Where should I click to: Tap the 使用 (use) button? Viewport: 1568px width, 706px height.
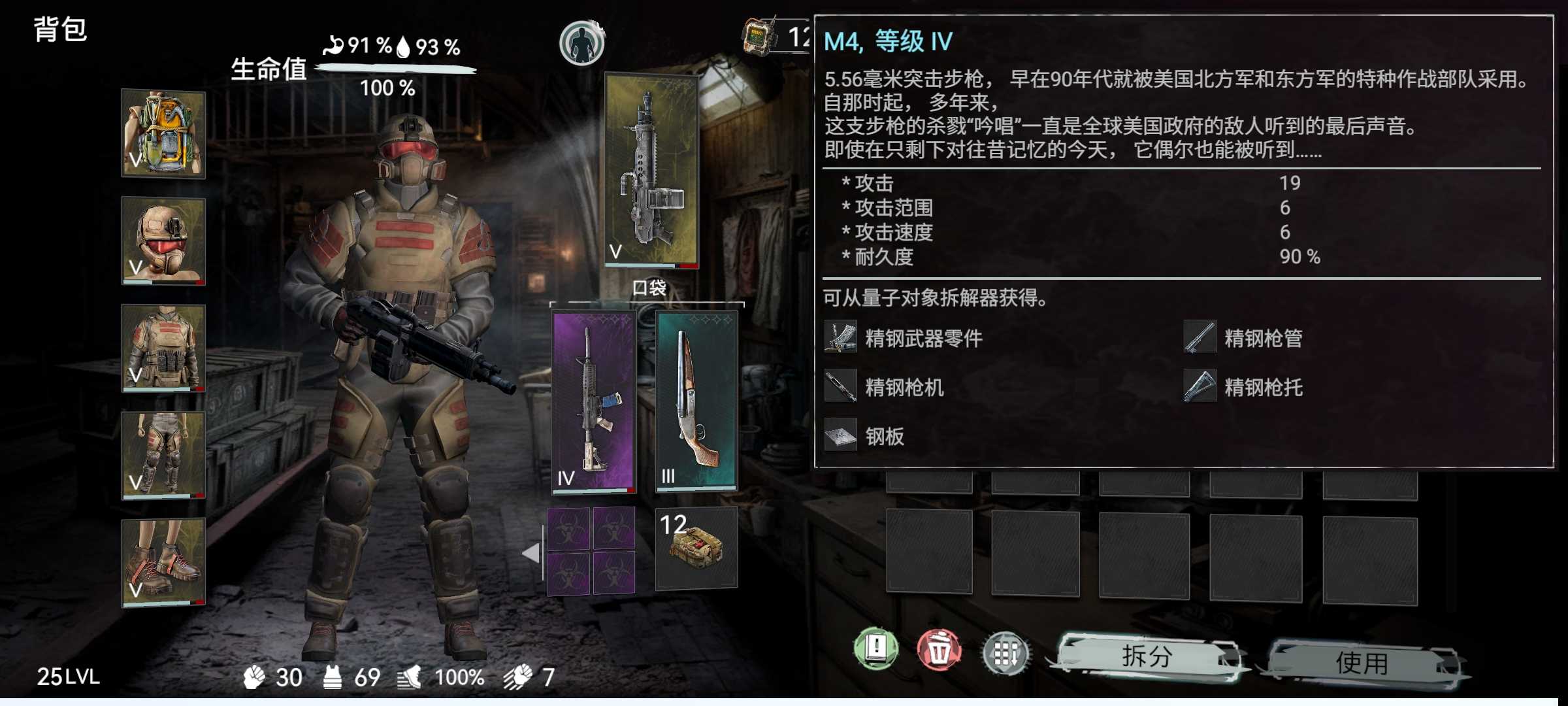click(1362, 663)
